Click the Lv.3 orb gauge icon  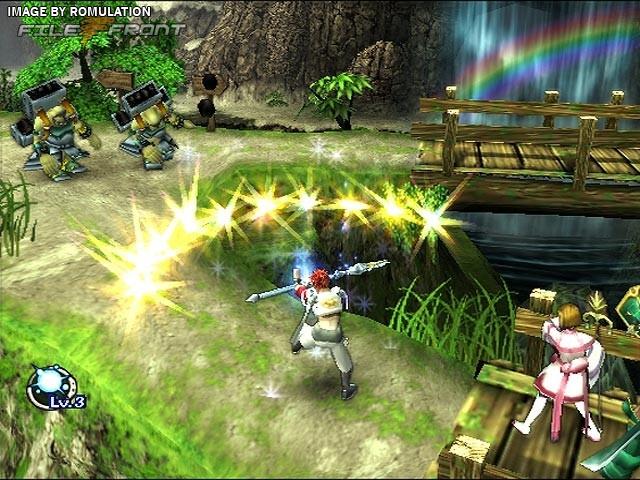coord(52,386)
